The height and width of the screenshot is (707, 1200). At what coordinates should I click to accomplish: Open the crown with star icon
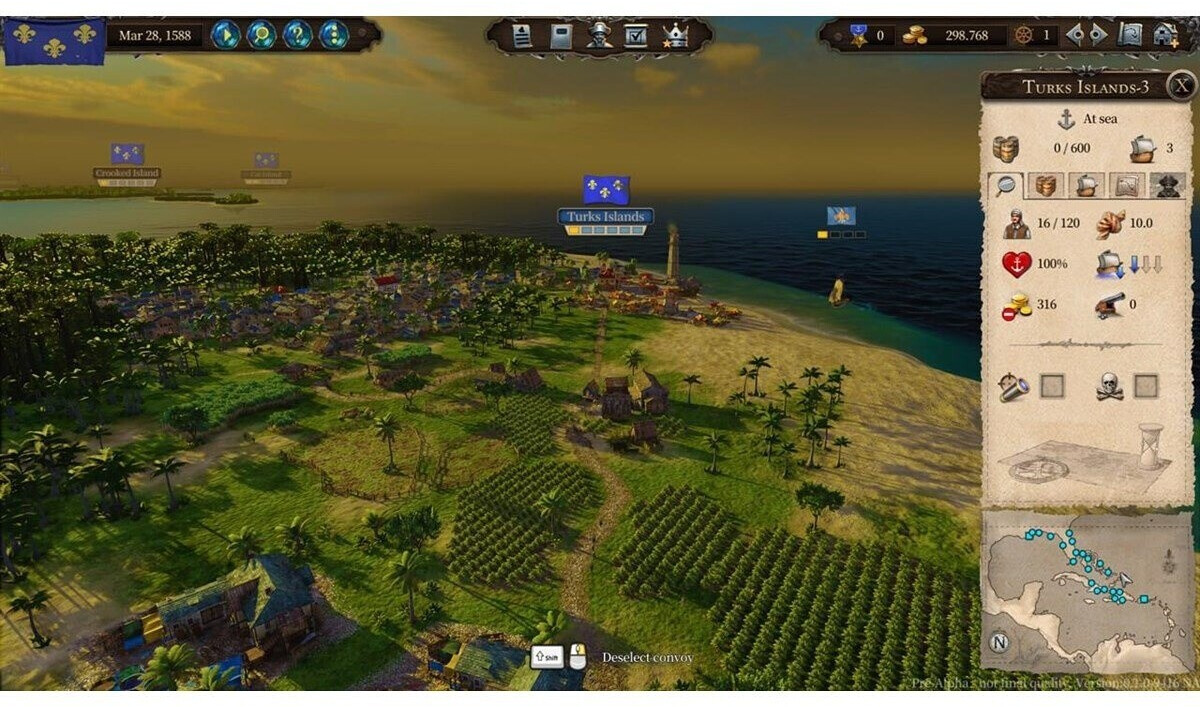coord(675,36)
